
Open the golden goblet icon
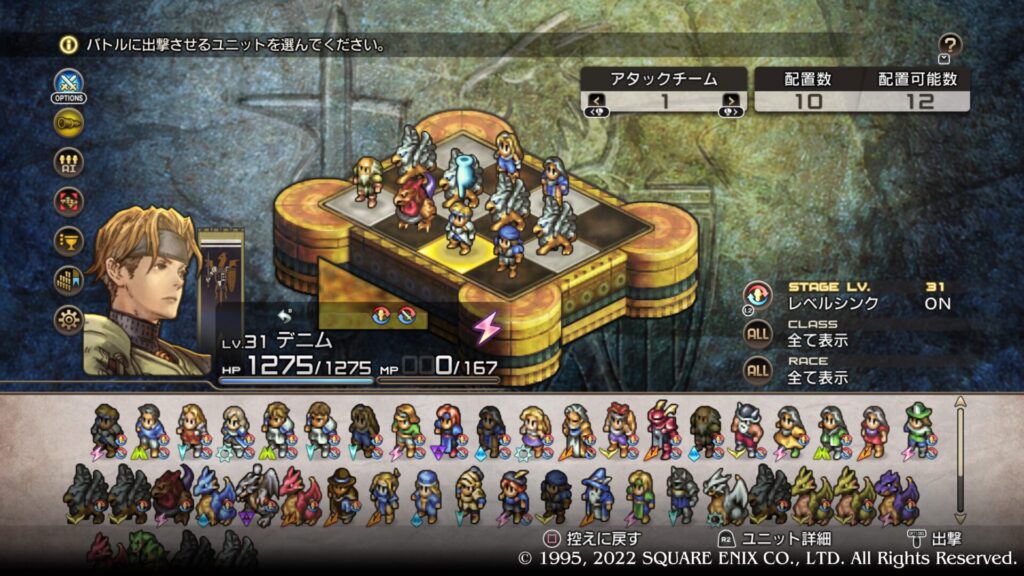tap(68, 241)
